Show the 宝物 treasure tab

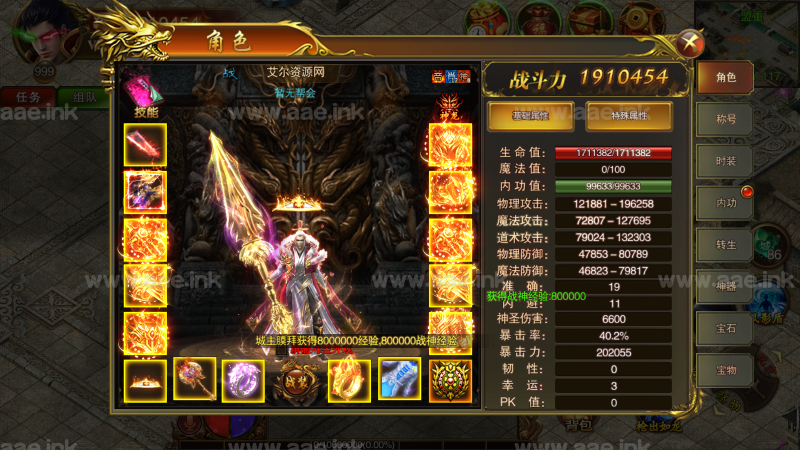[x=725, y=369]
